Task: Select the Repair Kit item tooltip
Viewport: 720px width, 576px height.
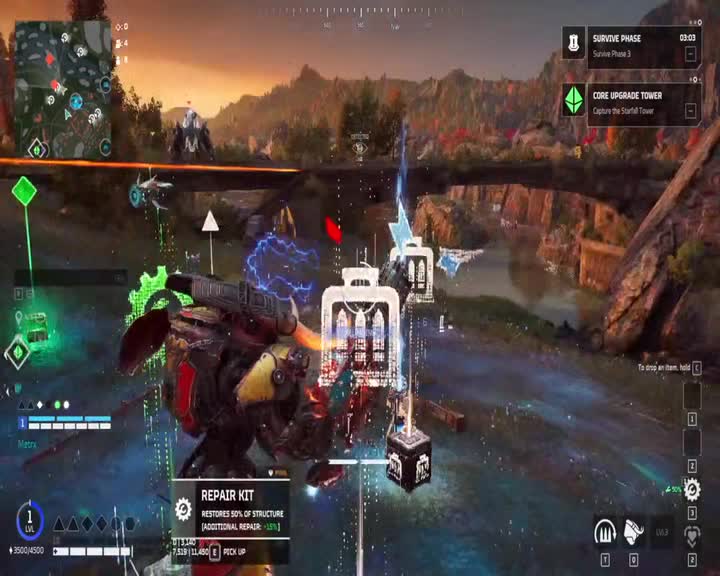Action: point(230,508)
